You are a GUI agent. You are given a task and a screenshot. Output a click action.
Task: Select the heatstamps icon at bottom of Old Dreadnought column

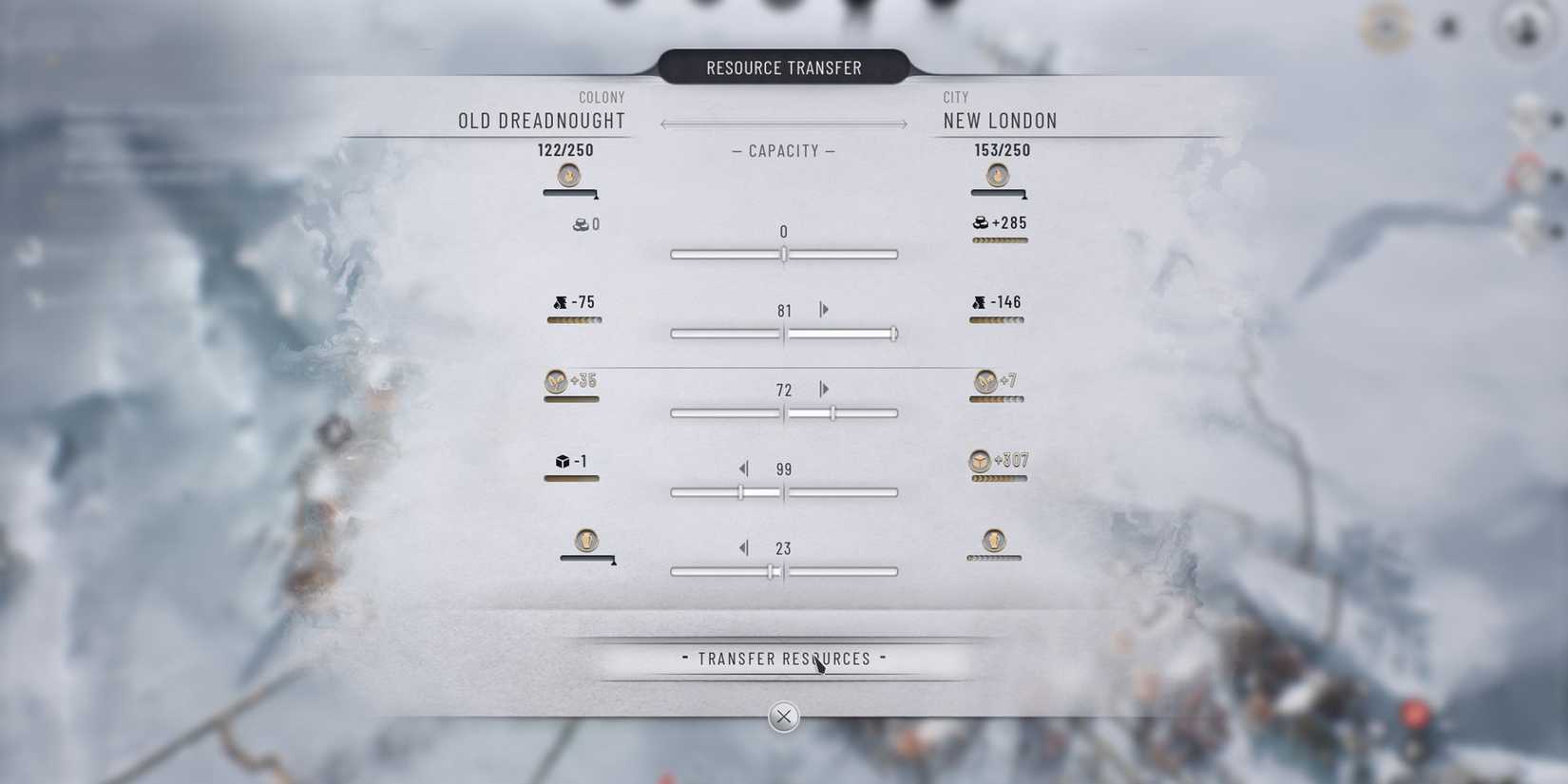pos(586,543)
